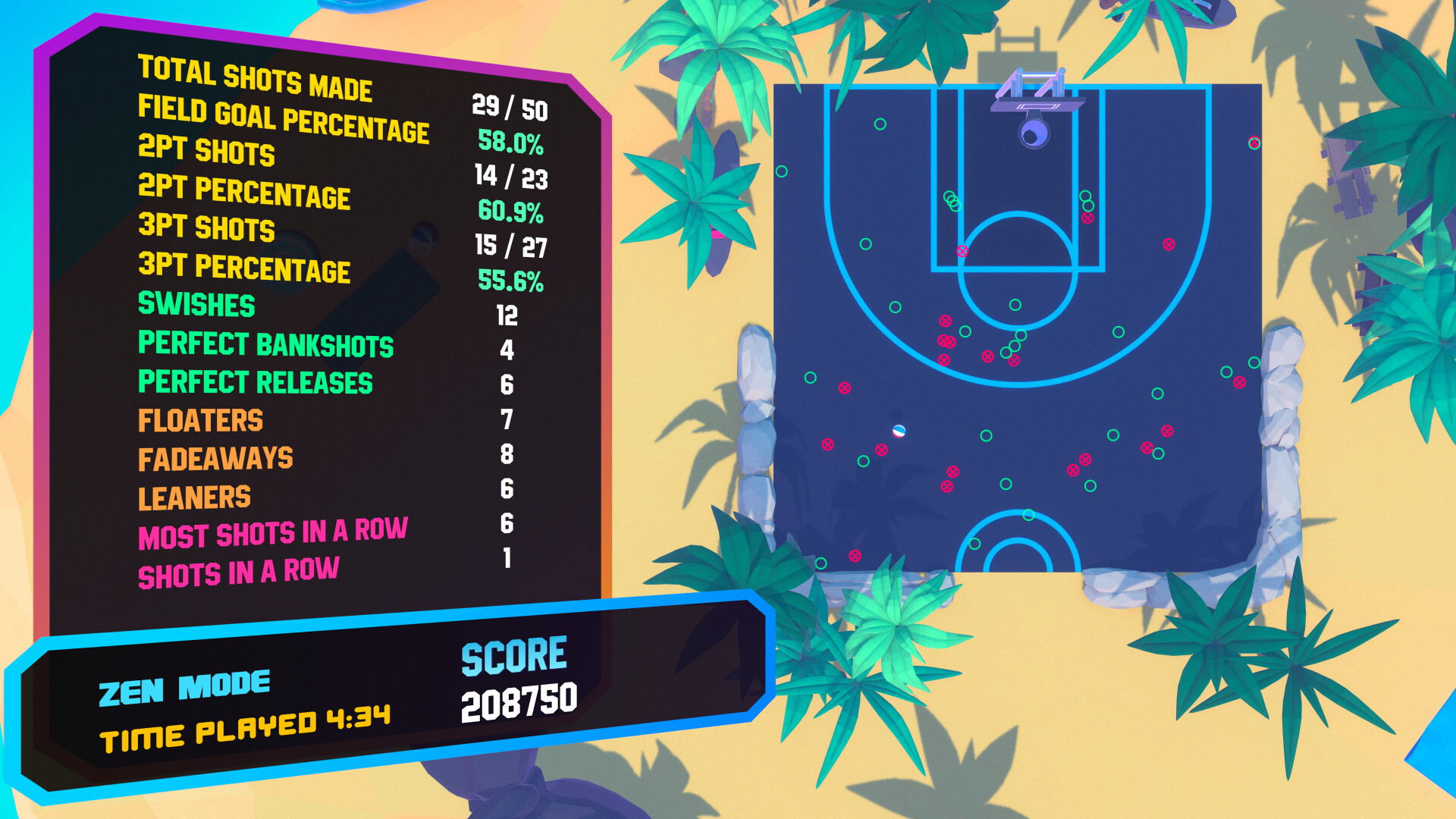Toggle PERFECT BANKSHOTS visibility

coord(265,345)
